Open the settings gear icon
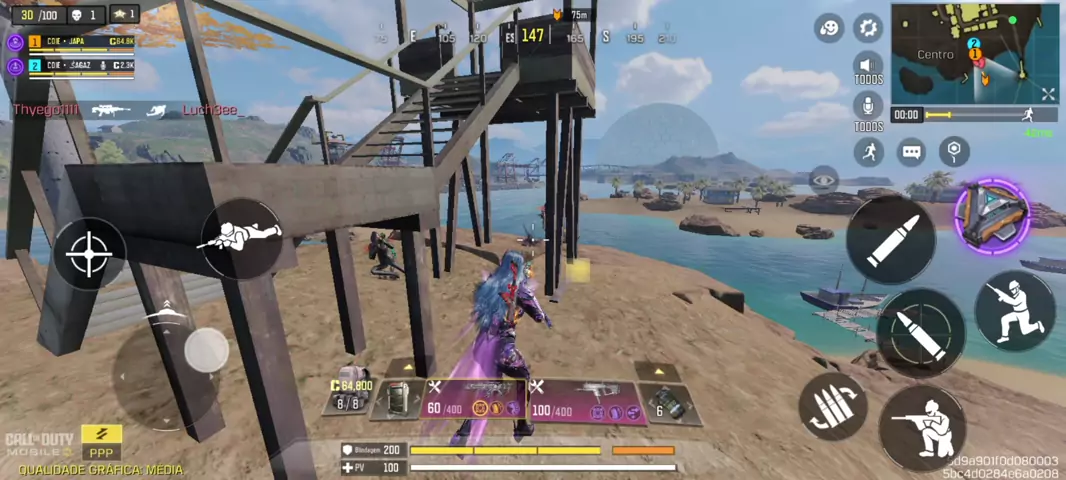1066x480 pixels. click(868, 27)
